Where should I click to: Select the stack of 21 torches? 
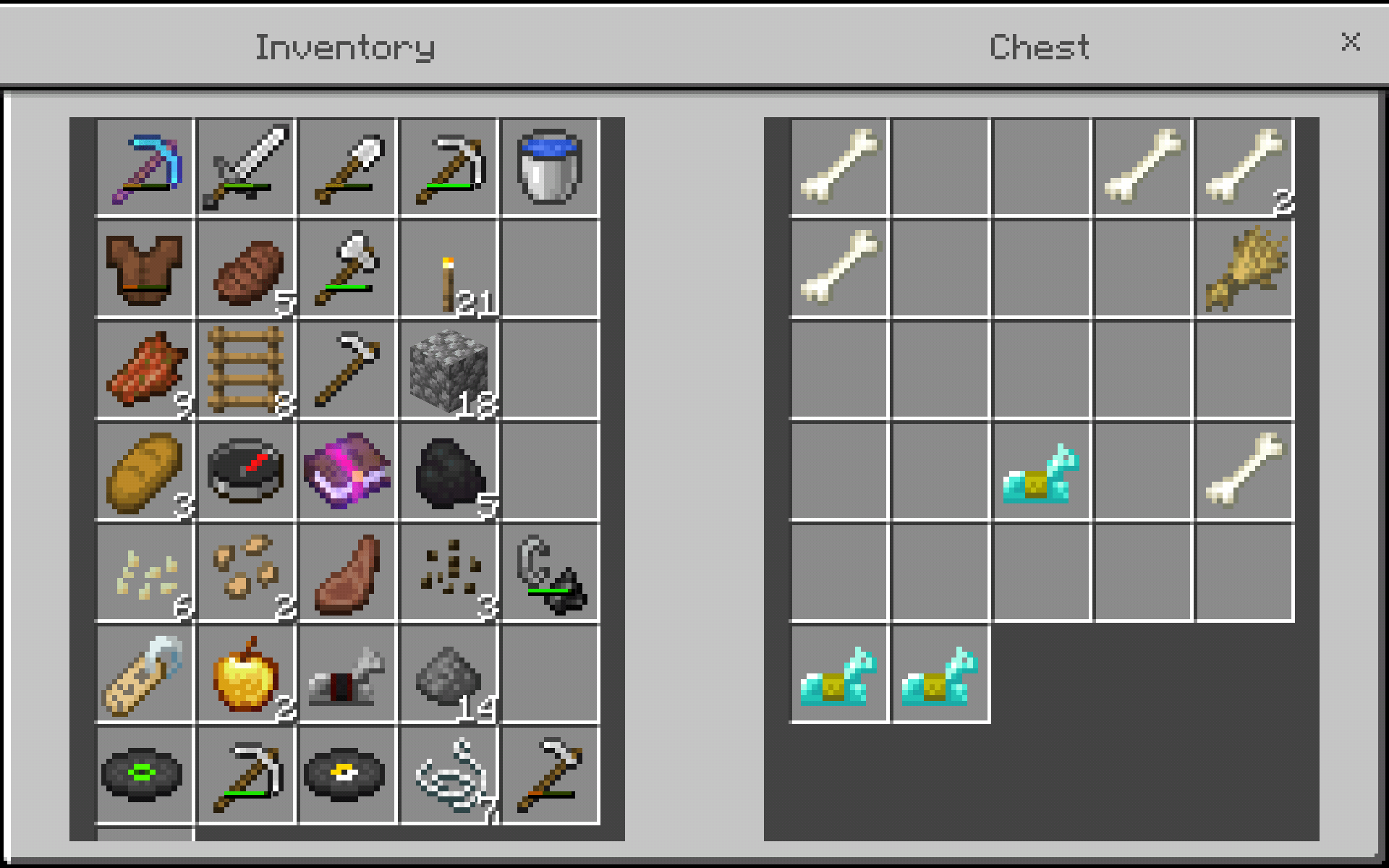[449, 269]
